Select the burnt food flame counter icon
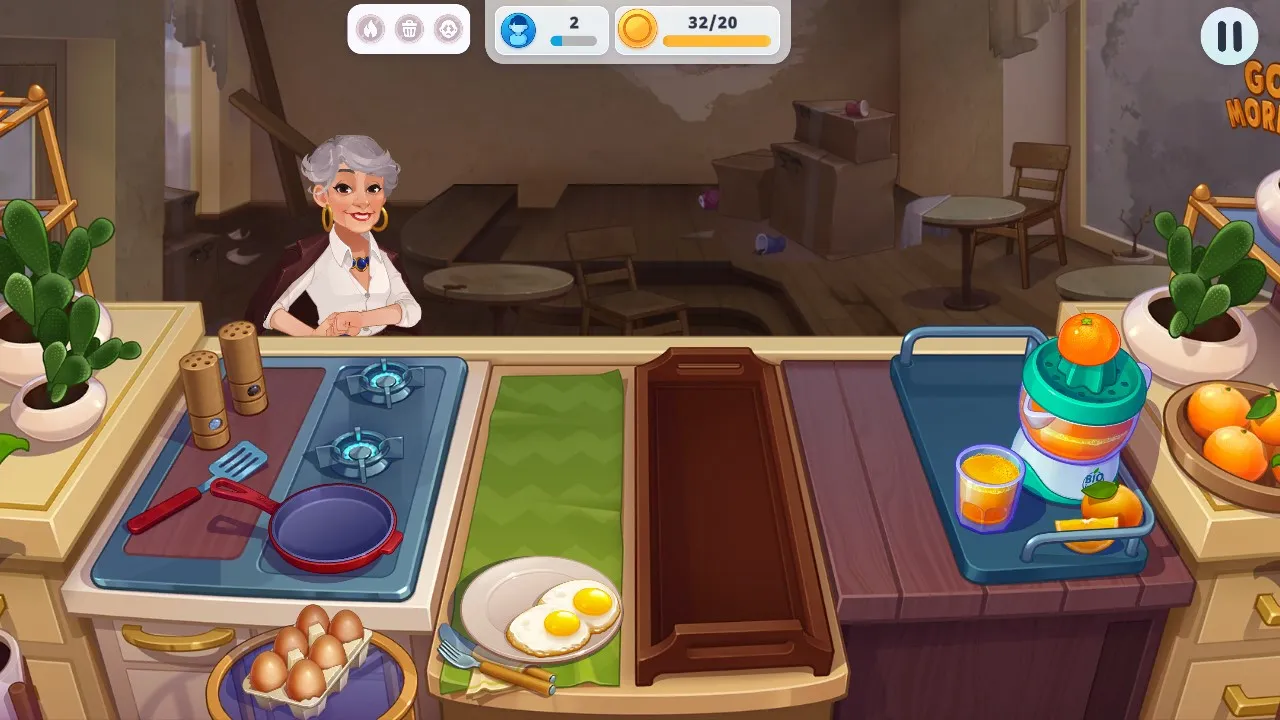Viewport: 1280px width, 720px height. coord(371,28)
